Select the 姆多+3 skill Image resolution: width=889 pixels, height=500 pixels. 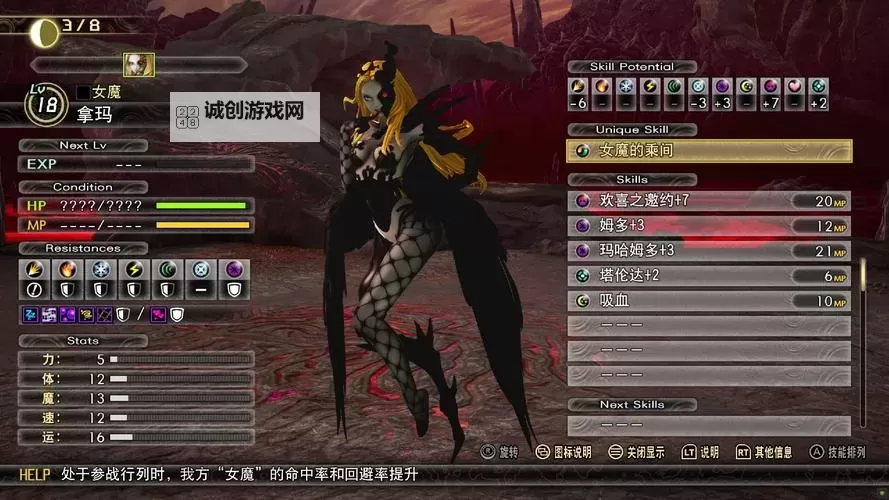tap(709, 226)
